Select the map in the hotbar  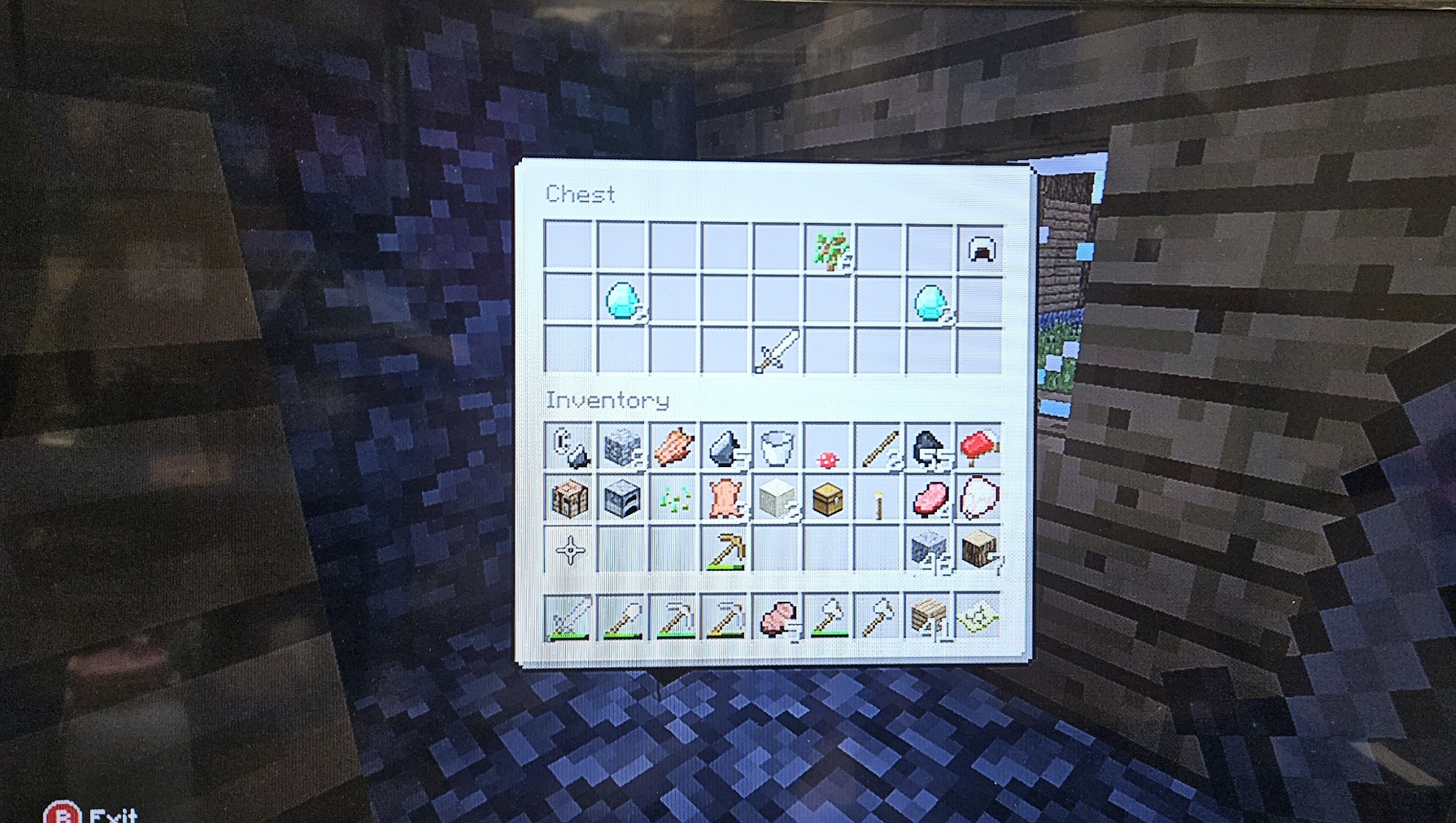[979, 619]
